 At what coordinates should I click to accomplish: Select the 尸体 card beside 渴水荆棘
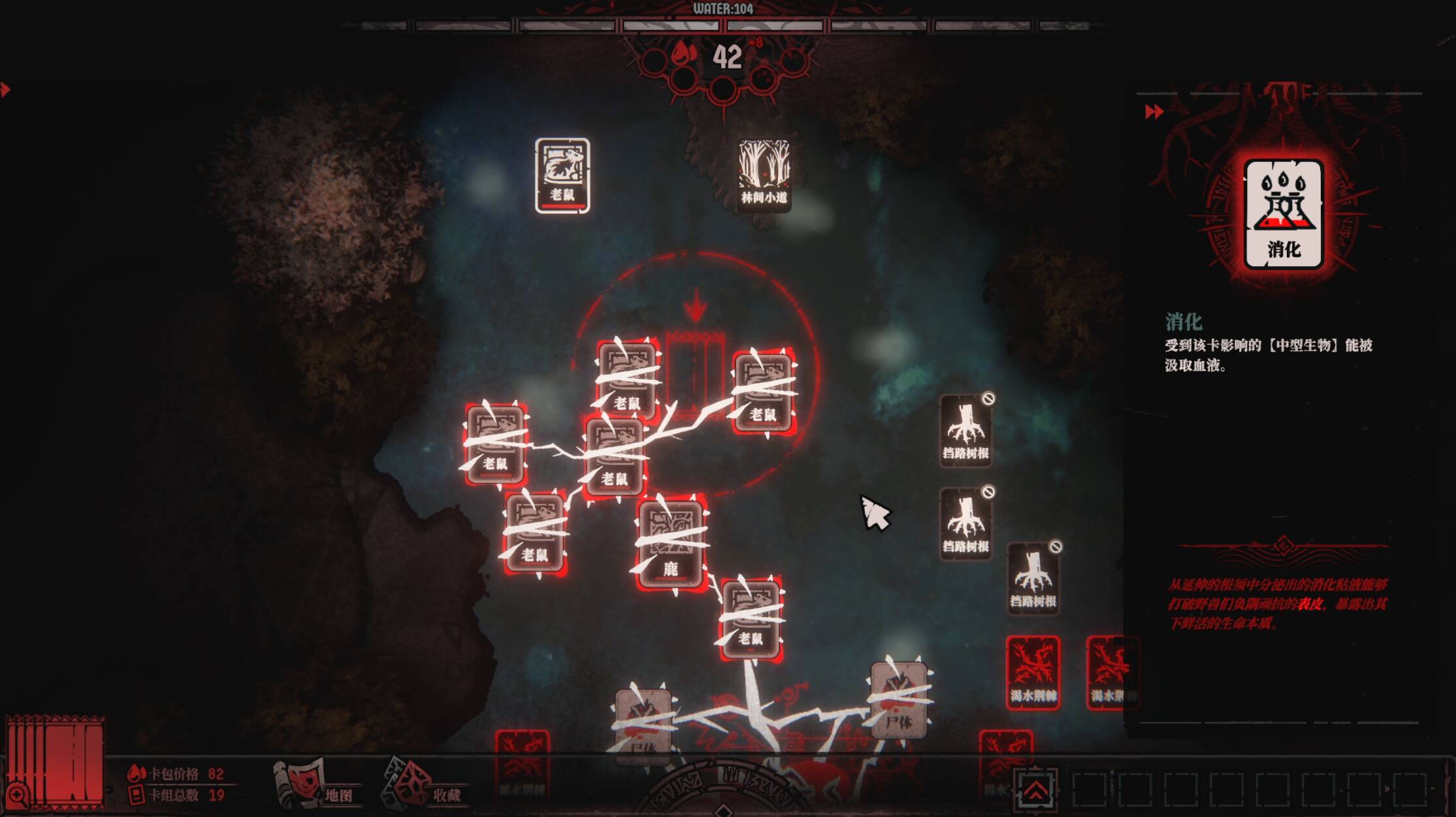click(899, 701)
